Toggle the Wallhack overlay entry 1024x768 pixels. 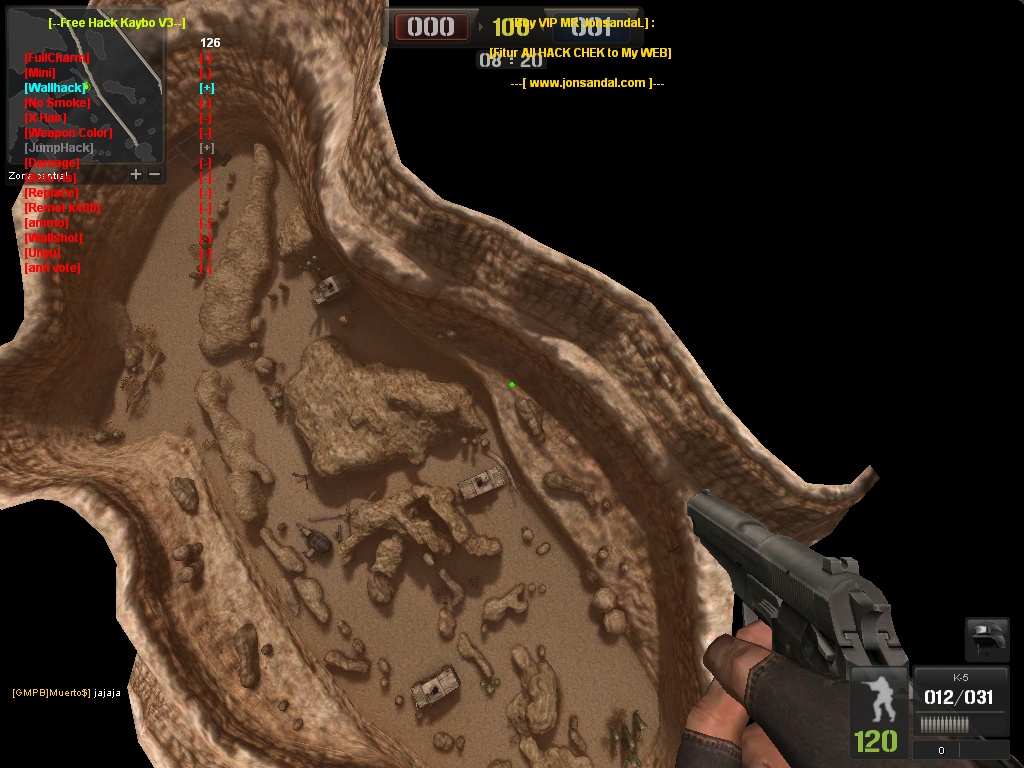tap(55, 88)
